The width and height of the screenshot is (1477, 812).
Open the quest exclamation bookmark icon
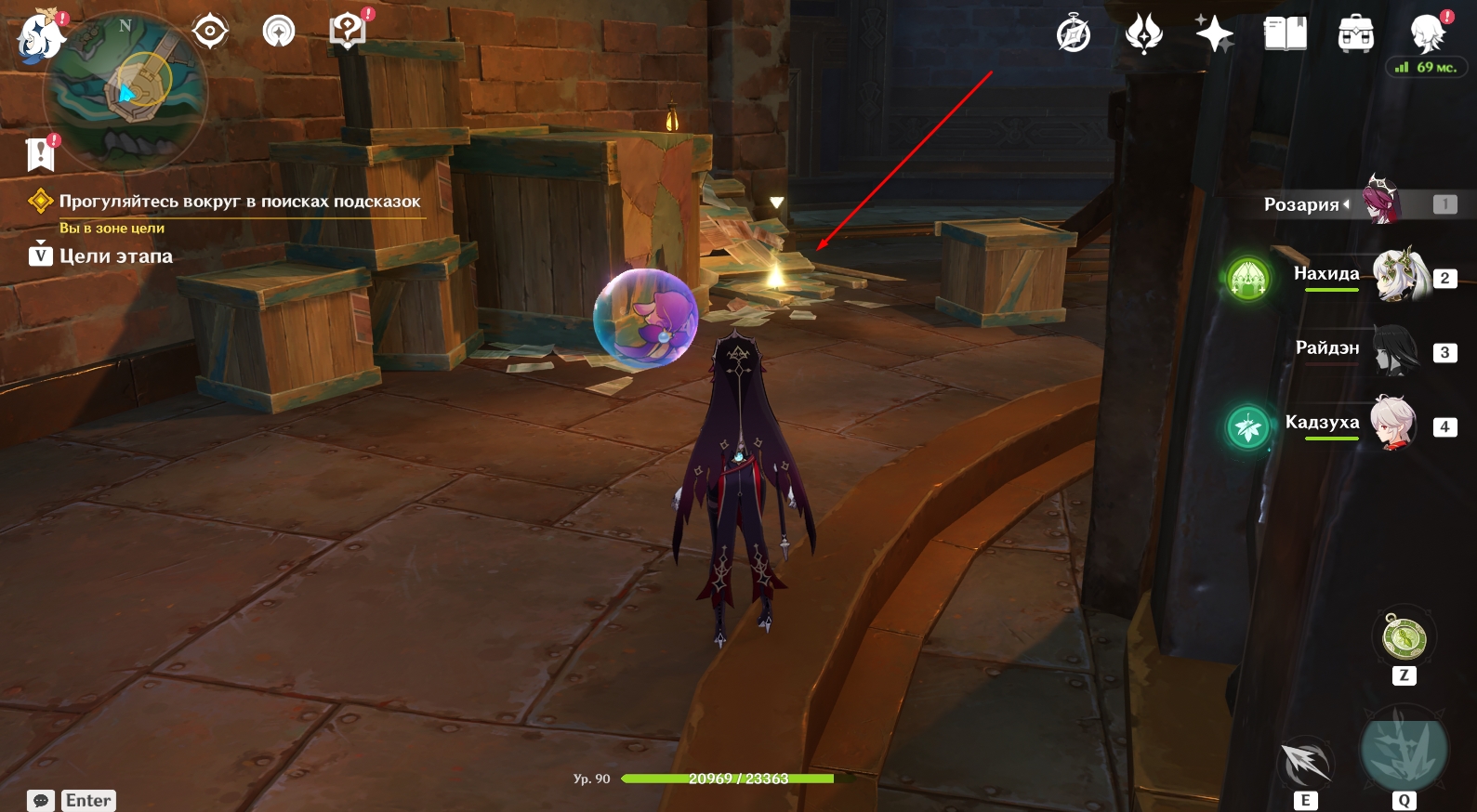pyautogui.click(x=41, y=153)
